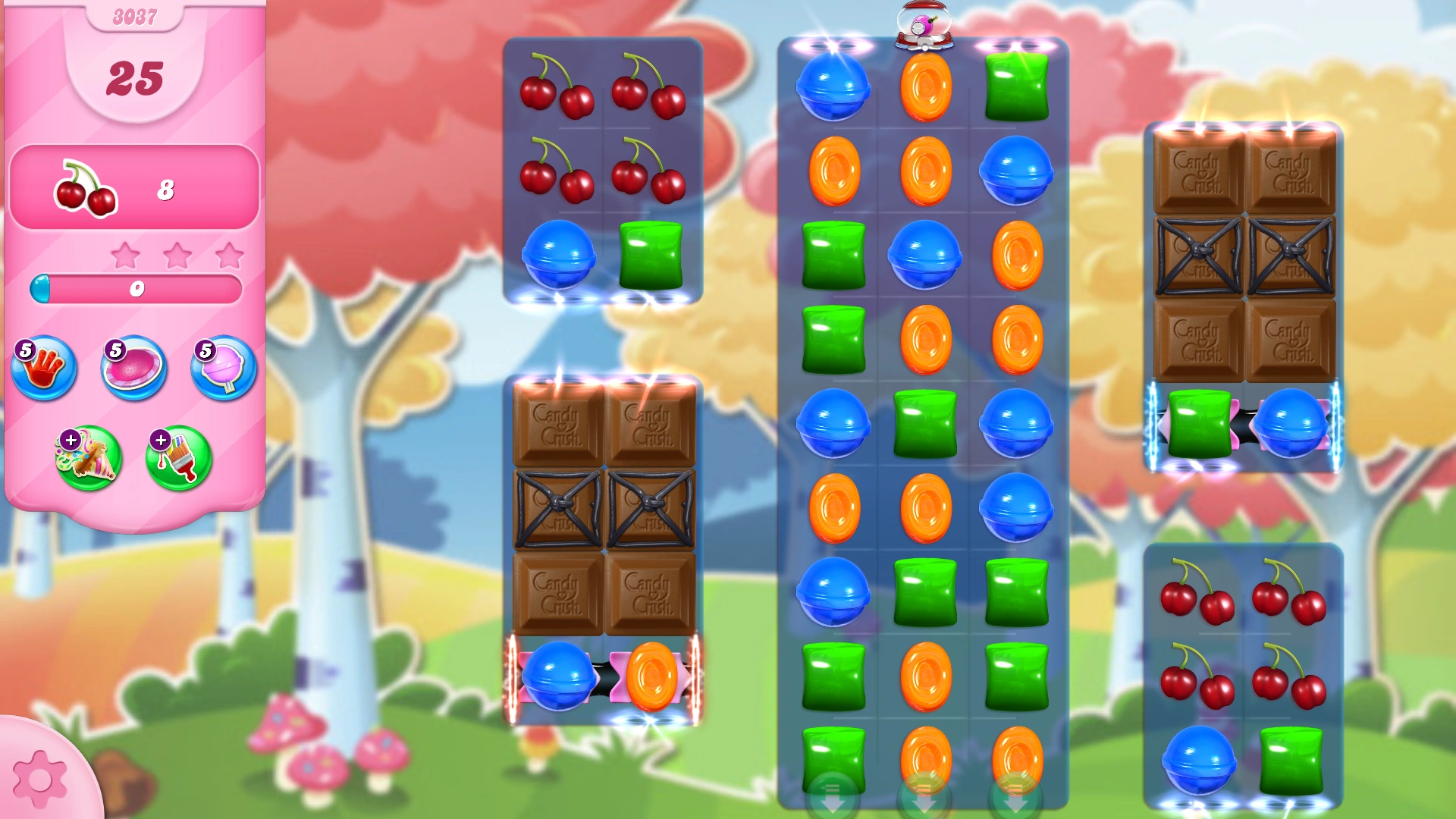Select a wrapped chocolate square on the left board
The image size is (1456, 819).
(x=558, y=507)
